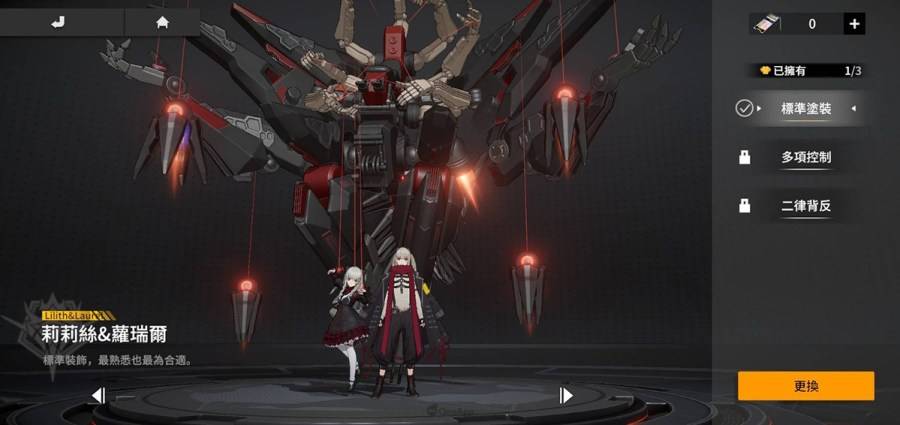Screen dimensions: 900x425
Task: Confirm with the orange 更換 button
Action: point(806,385)
